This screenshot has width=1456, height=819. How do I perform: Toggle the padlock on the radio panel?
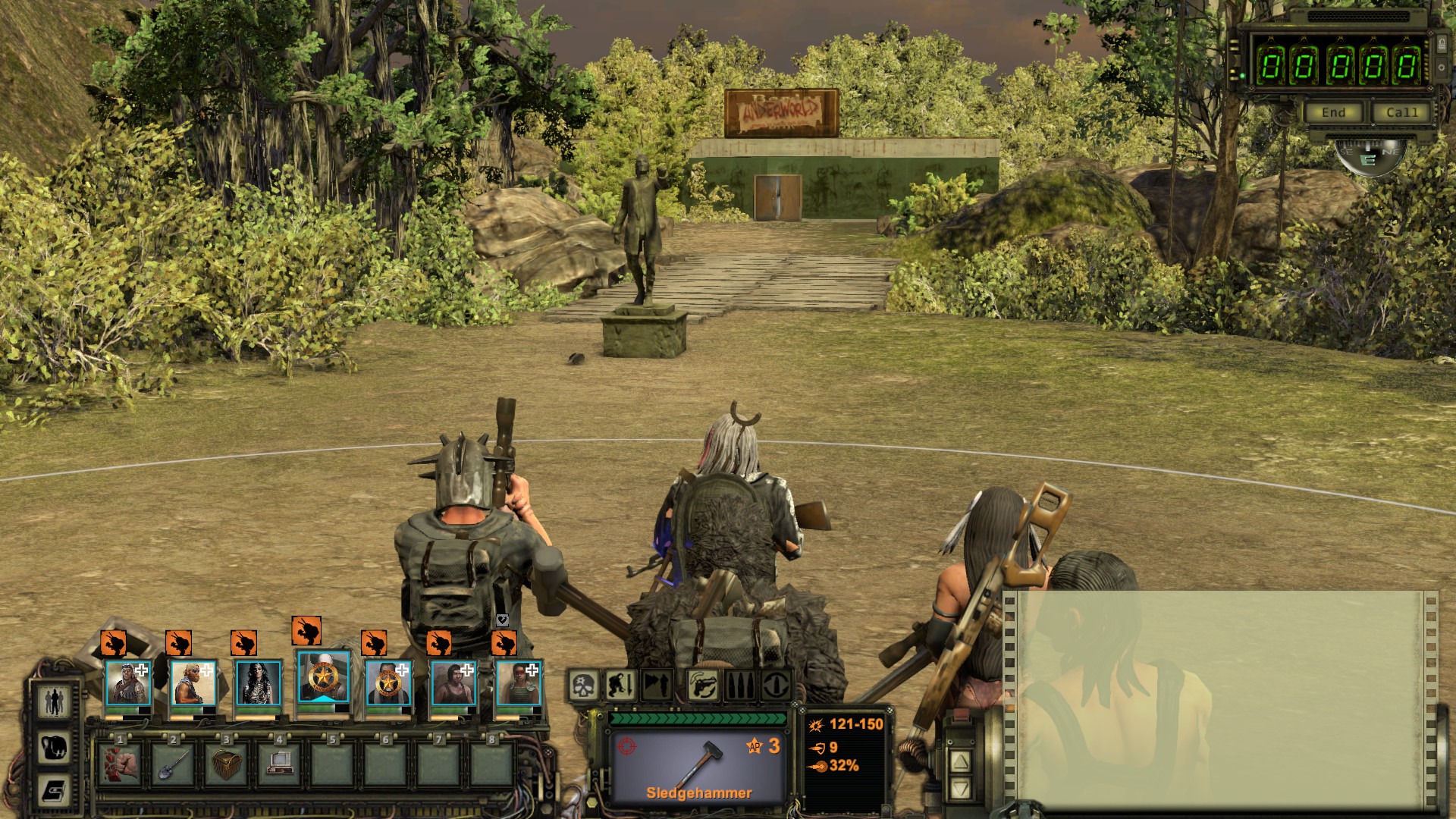tap(1441, 43)
